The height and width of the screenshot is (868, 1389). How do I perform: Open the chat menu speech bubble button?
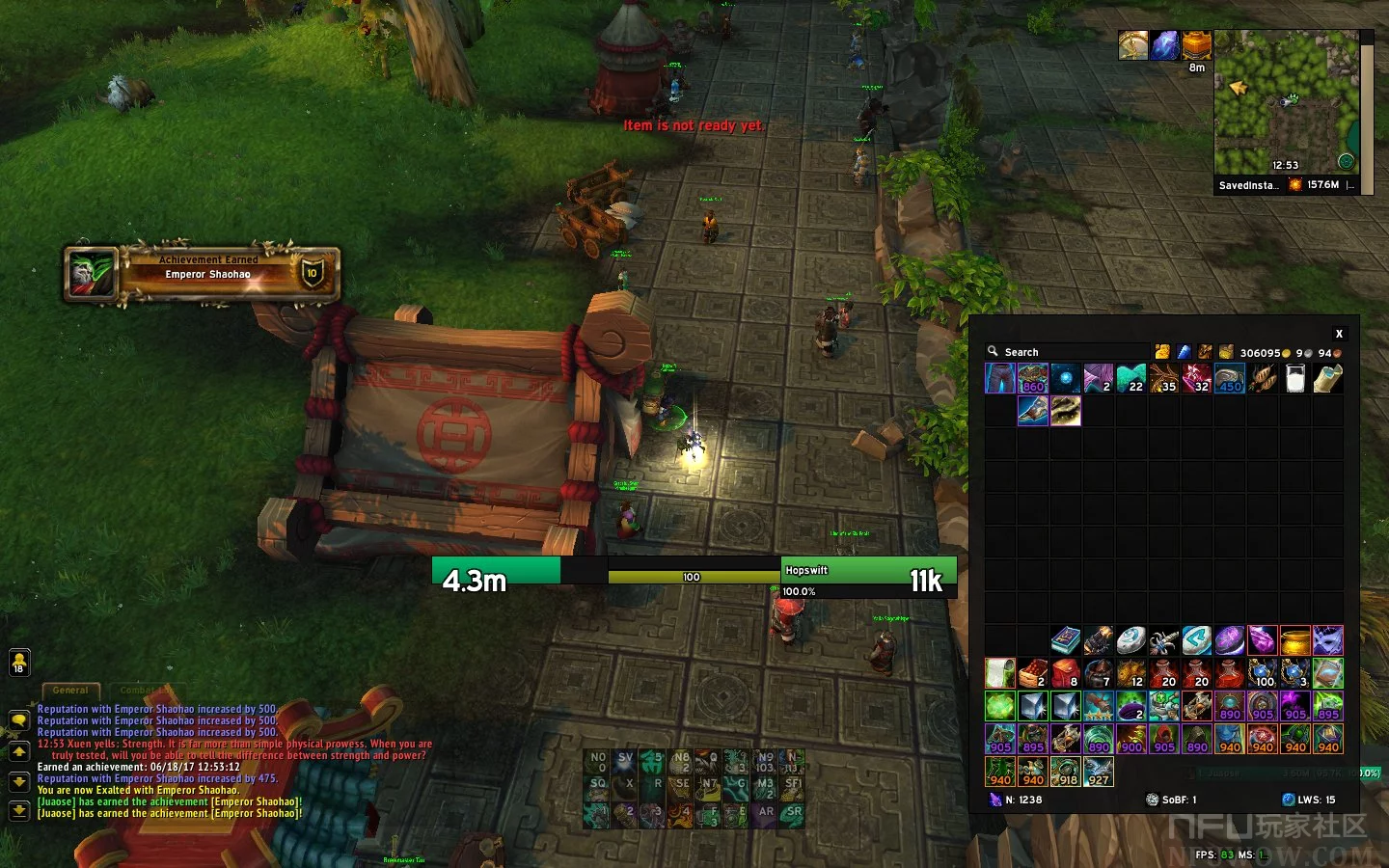18,720
